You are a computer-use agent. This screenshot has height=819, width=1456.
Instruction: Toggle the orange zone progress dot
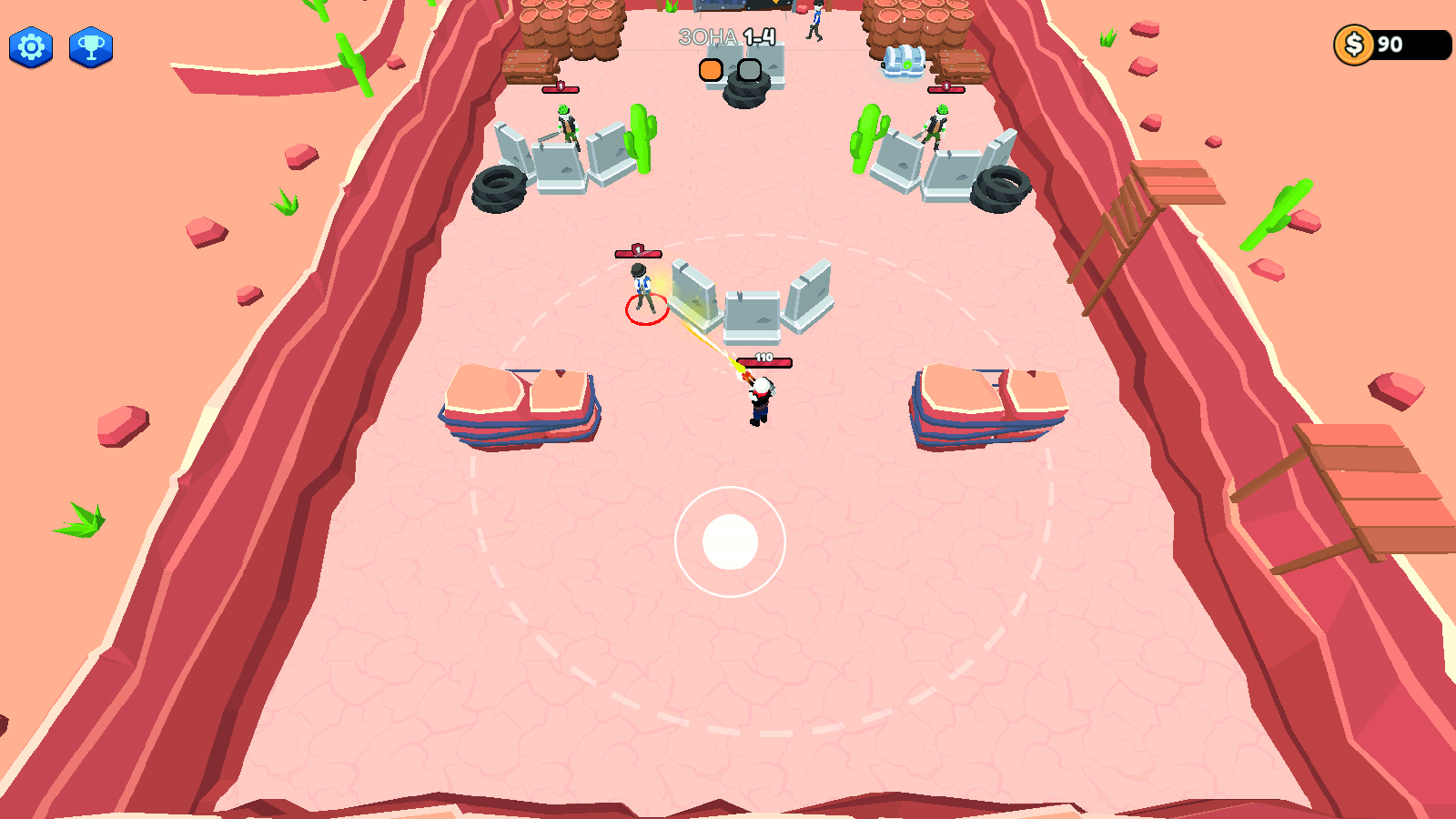coord(709,68)
